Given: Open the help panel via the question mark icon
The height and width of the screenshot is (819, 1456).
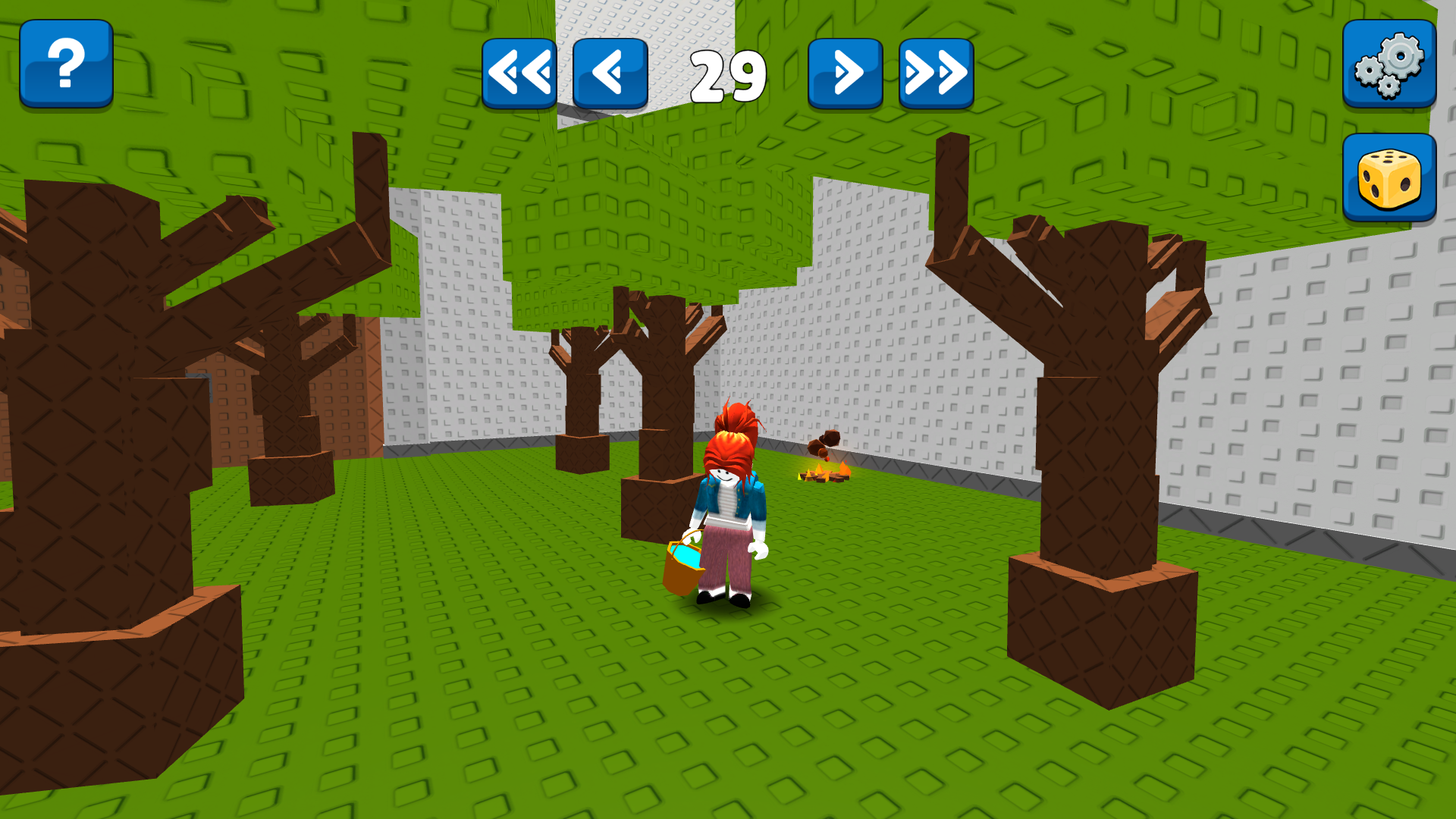Looking at the screenshot, I should (x=65, y=64).
